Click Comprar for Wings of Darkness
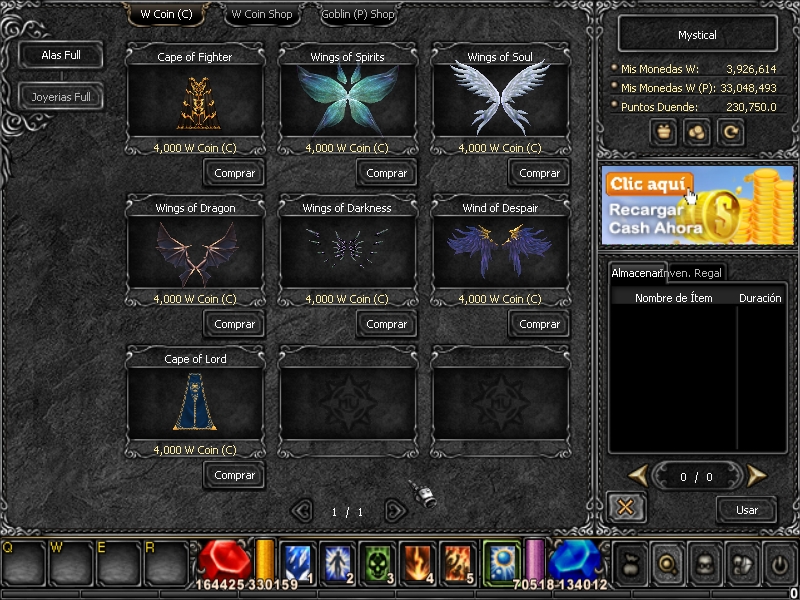This screenshot has width=800, height=600. tap(387, 324)
